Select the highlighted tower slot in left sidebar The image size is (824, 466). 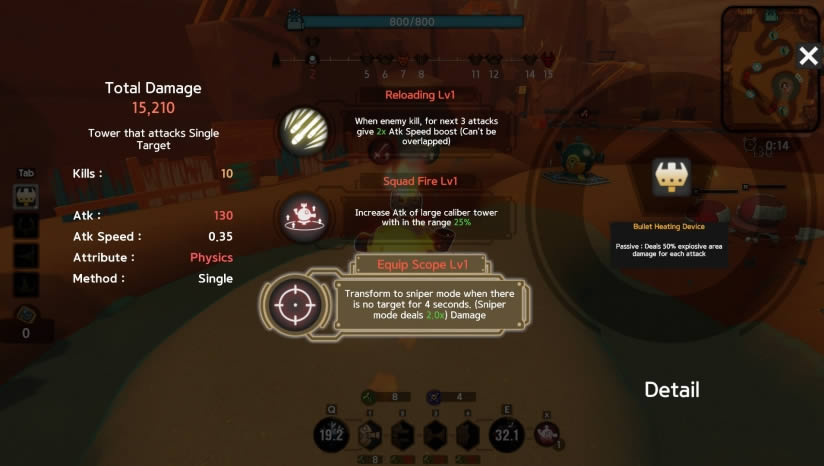[x=26, y=197]
